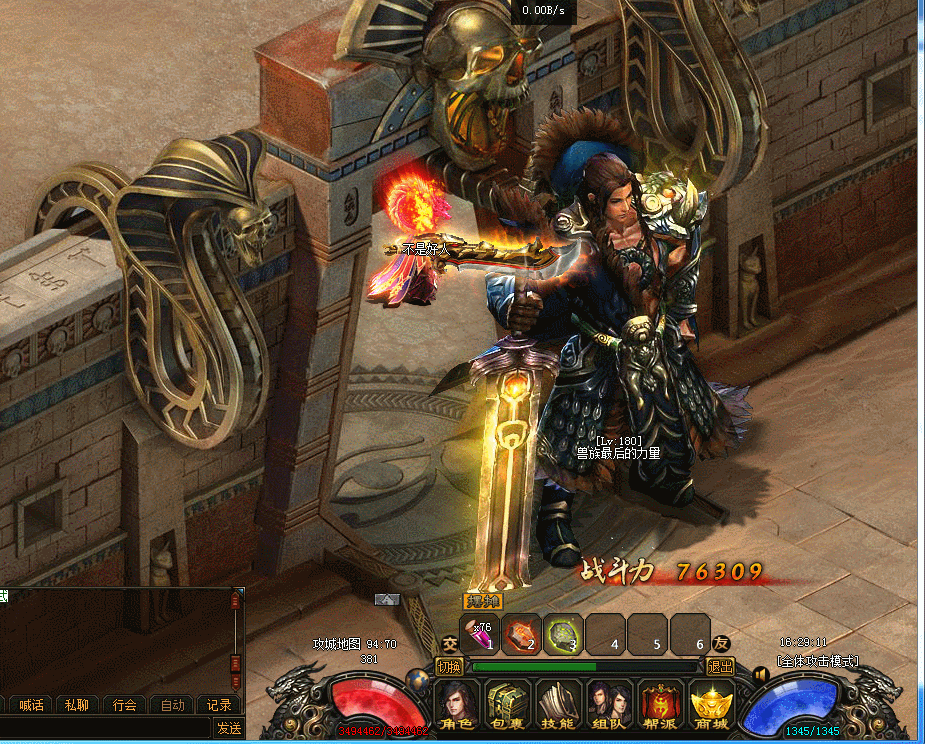
Task: Select the 行会 guild chat tab
Action: 125,705
